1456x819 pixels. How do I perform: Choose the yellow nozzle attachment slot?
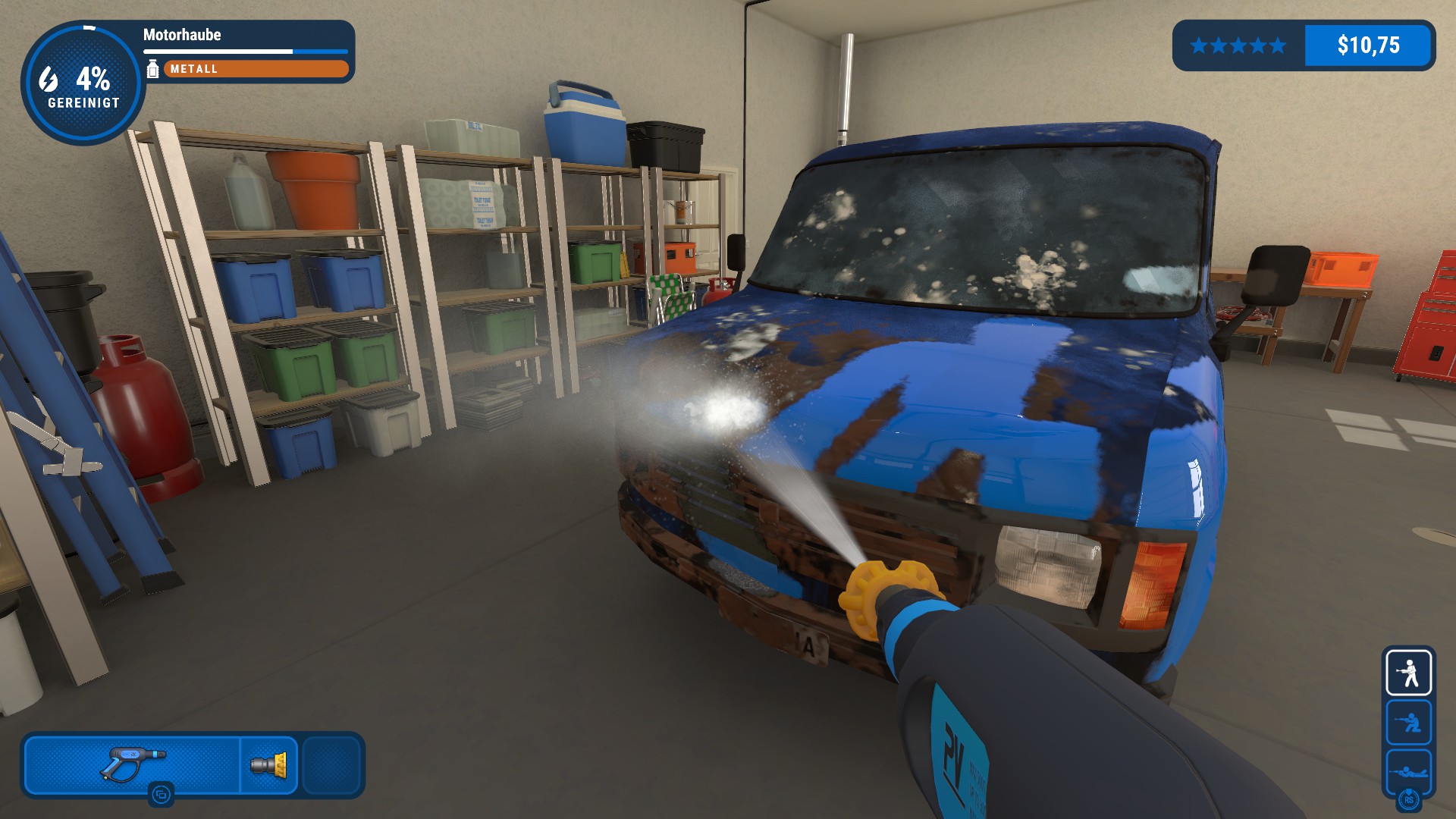(x=269, y=764)
